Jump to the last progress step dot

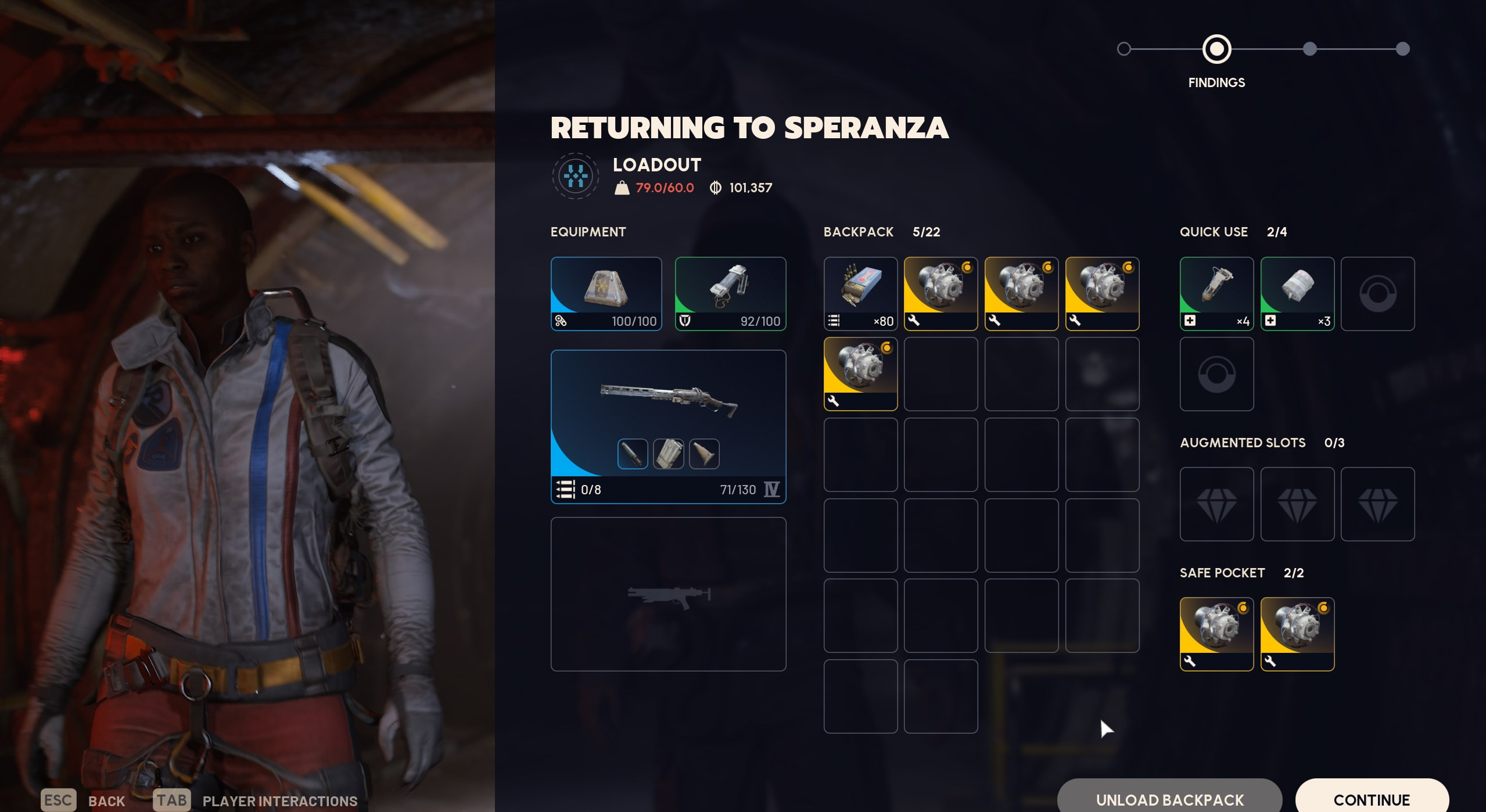pos(1402,49)
